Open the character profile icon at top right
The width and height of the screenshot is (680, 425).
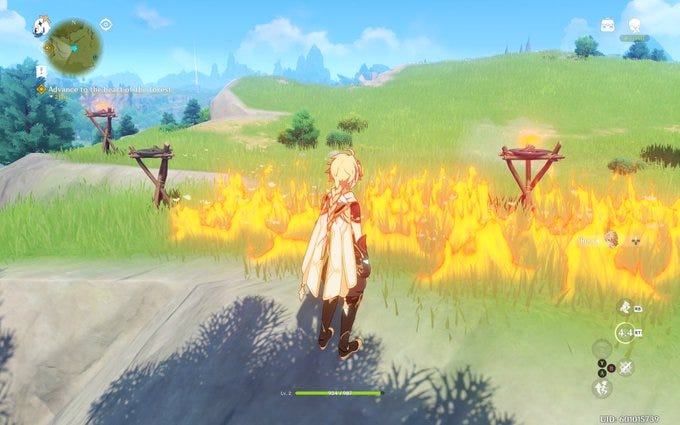pos(634,24)
